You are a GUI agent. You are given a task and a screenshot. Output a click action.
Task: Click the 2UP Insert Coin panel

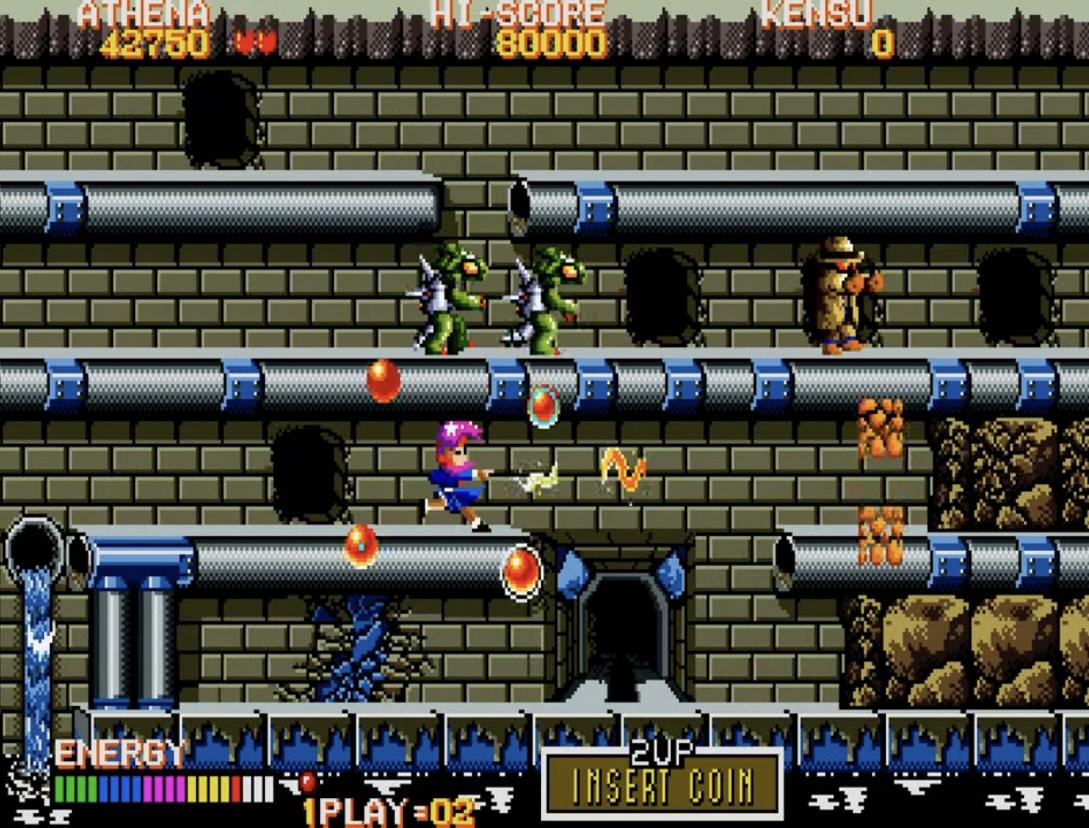661,783
